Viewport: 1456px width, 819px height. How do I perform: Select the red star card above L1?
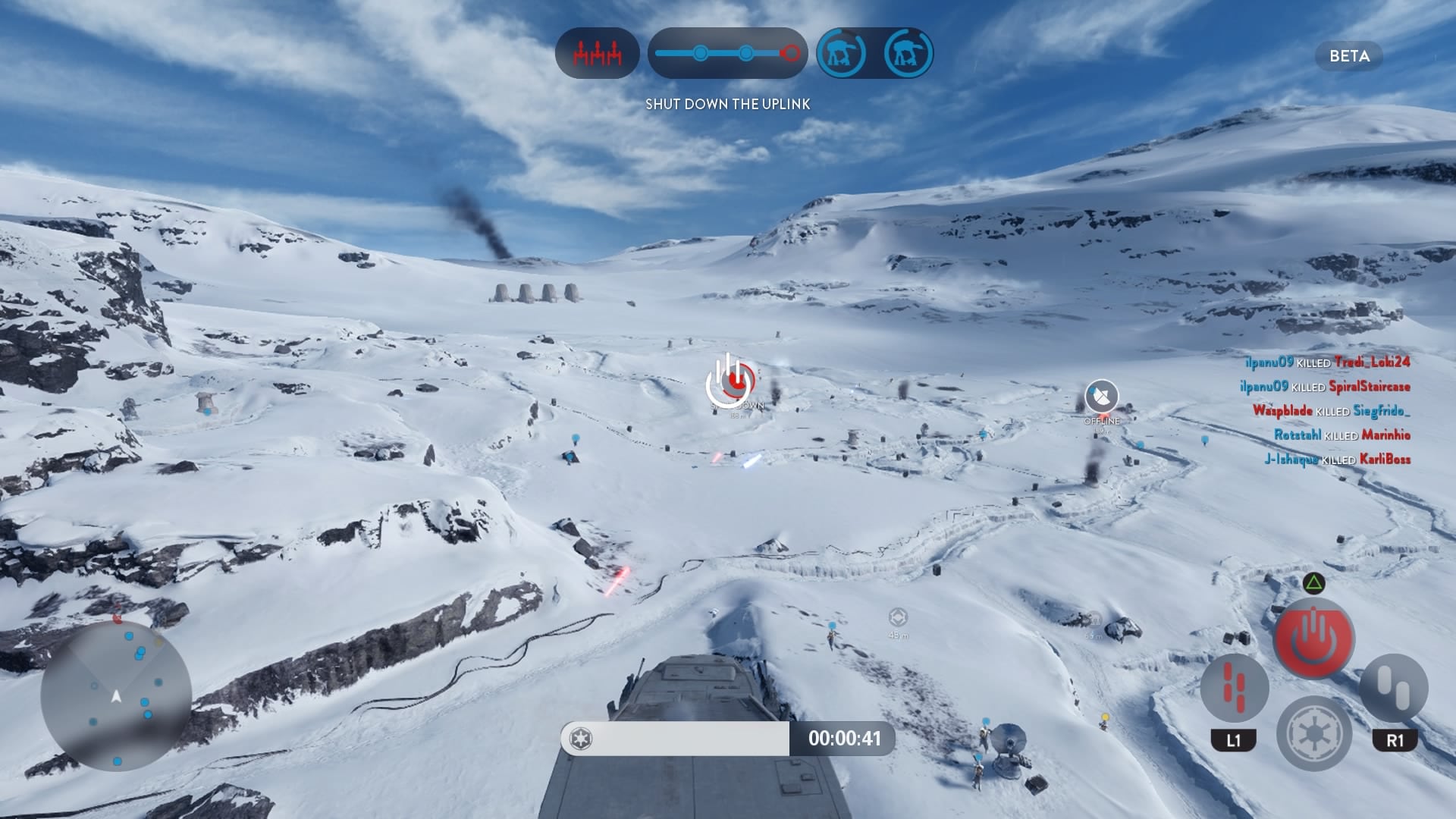1234,688
